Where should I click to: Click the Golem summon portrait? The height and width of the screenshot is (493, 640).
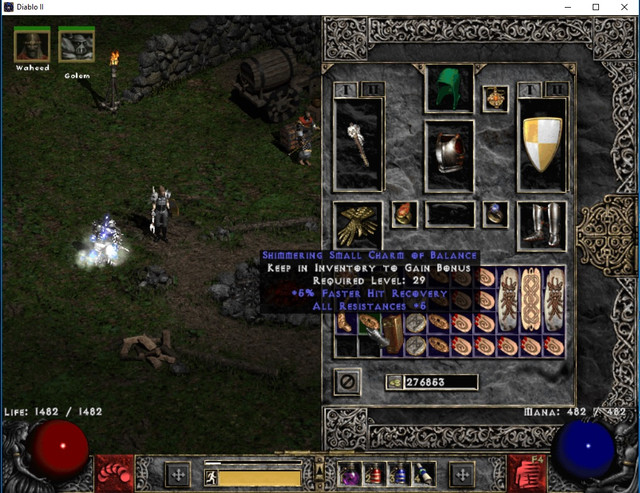pyautogui.click(x=76, y=45)
